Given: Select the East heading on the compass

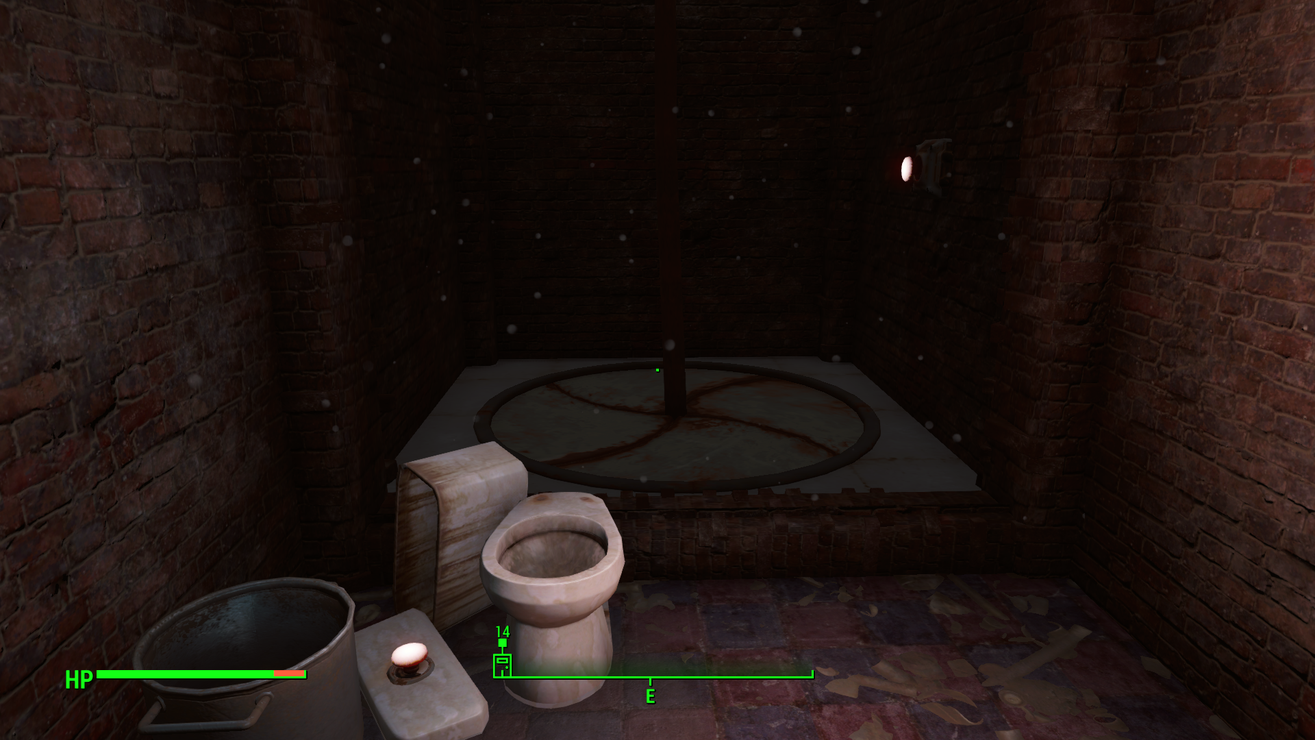Looking at the screenshot, I should (x=650, y=696).
